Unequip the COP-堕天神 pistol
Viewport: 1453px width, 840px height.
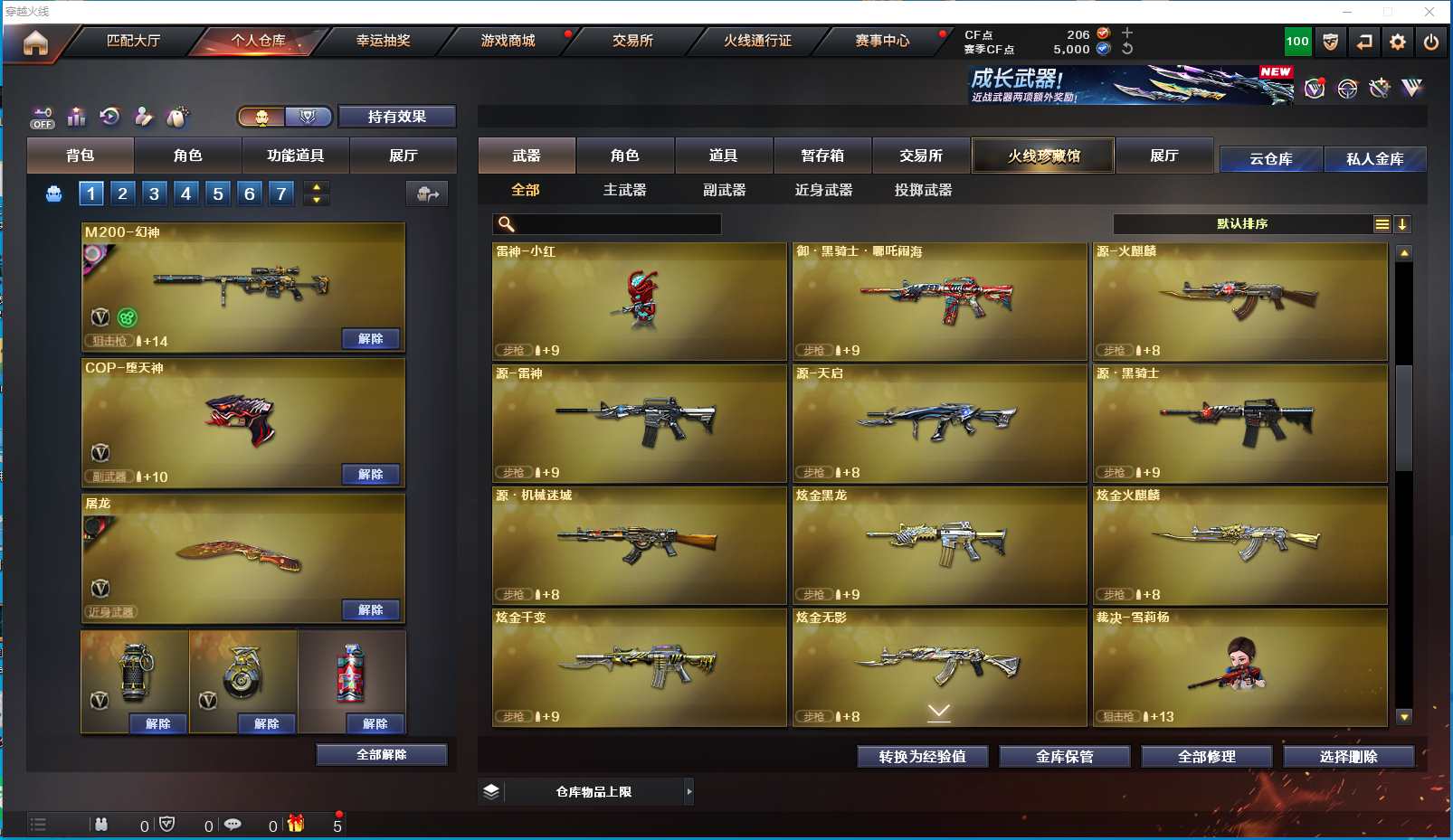tap(371, 475)
